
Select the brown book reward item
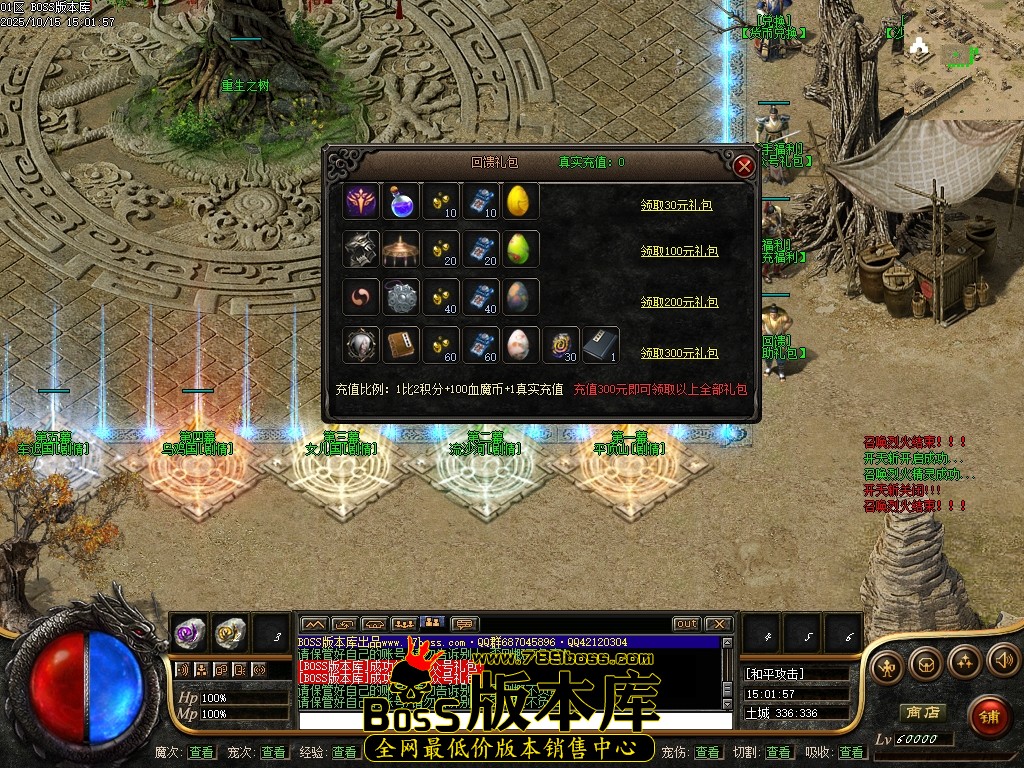pos(401,345)
